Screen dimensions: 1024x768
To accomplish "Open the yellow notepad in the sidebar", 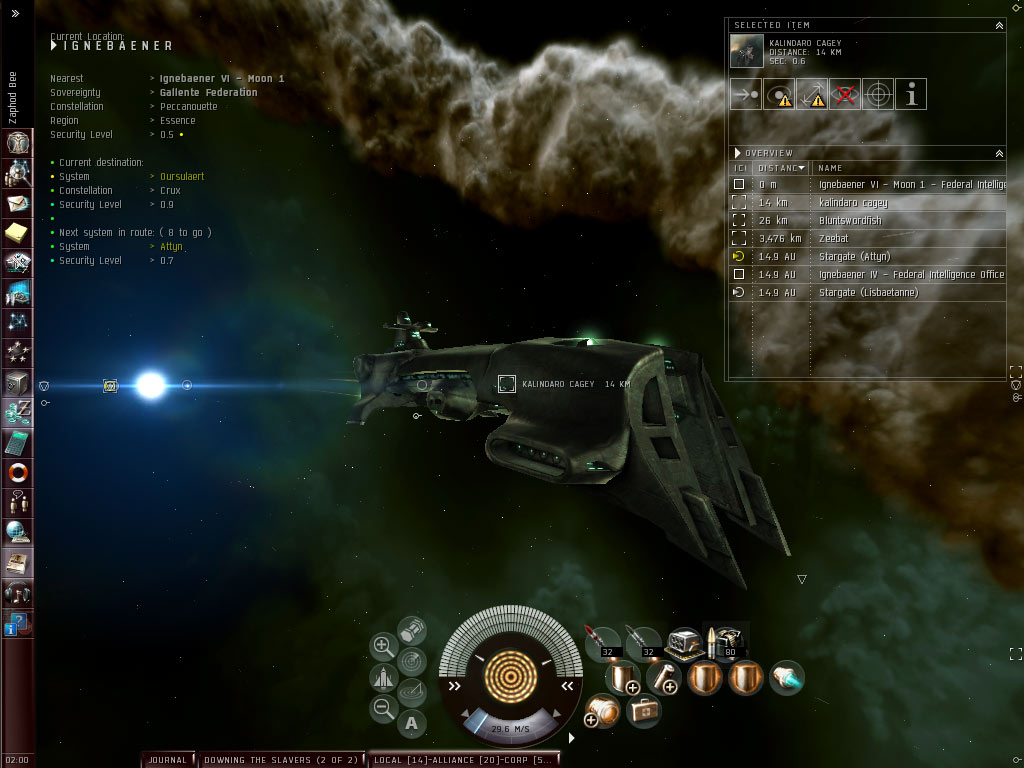I will tap(18, 233).
